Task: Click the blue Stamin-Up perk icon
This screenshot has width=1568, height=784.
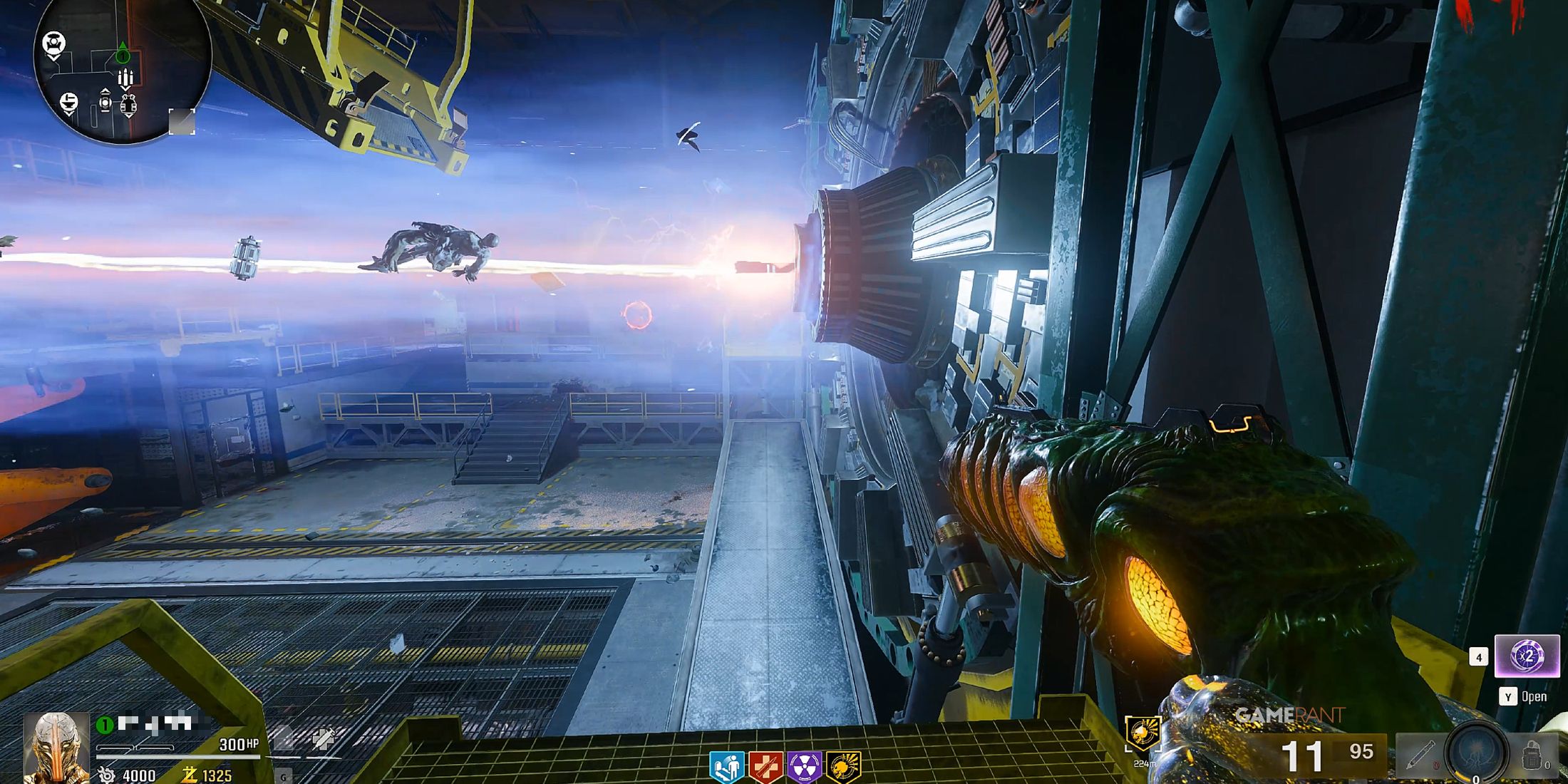Action: point(726,768)
